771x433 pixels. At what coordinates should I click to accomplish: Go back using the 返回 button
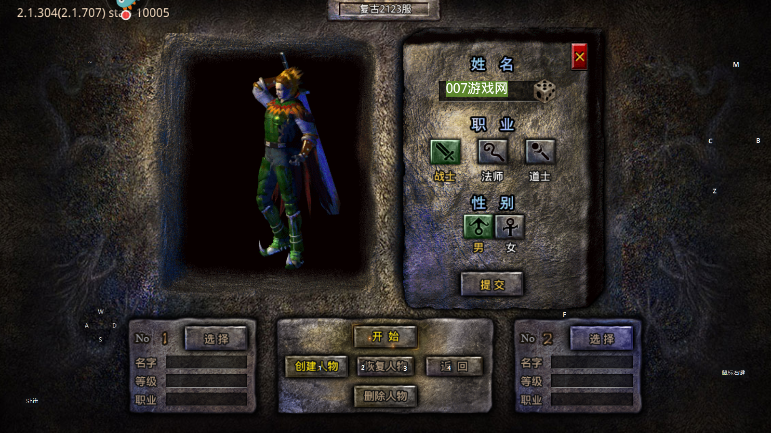[454, 366]
